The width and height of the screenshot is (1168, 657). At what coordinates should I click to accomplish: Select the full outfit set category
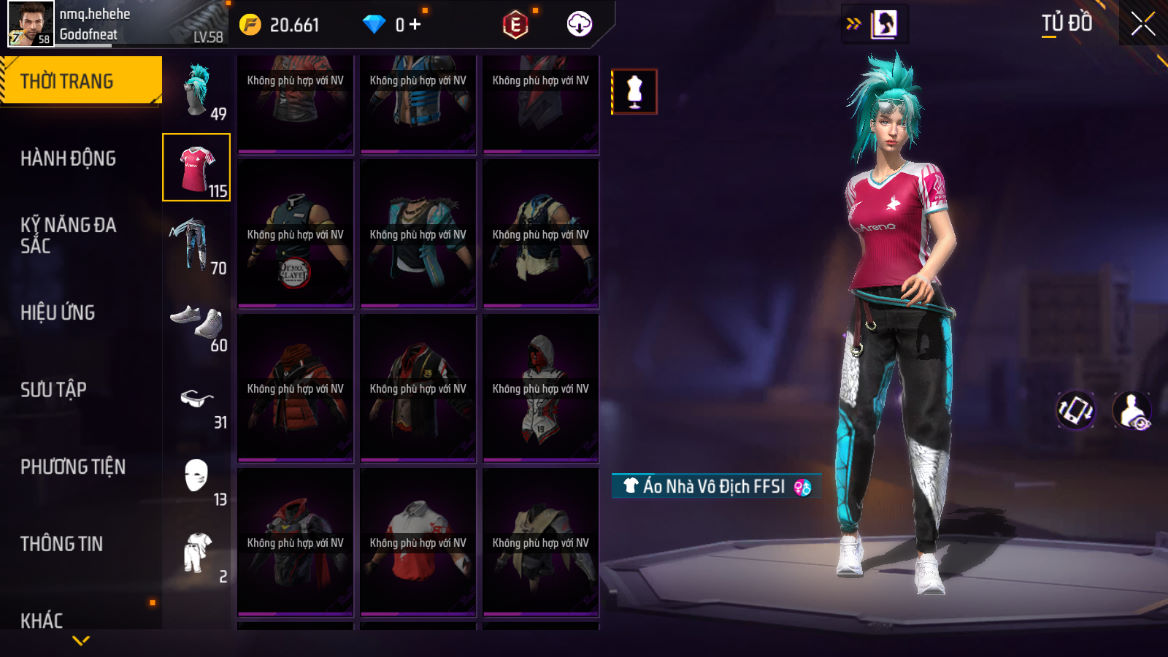pyautogui.click(x=197, y=552)
